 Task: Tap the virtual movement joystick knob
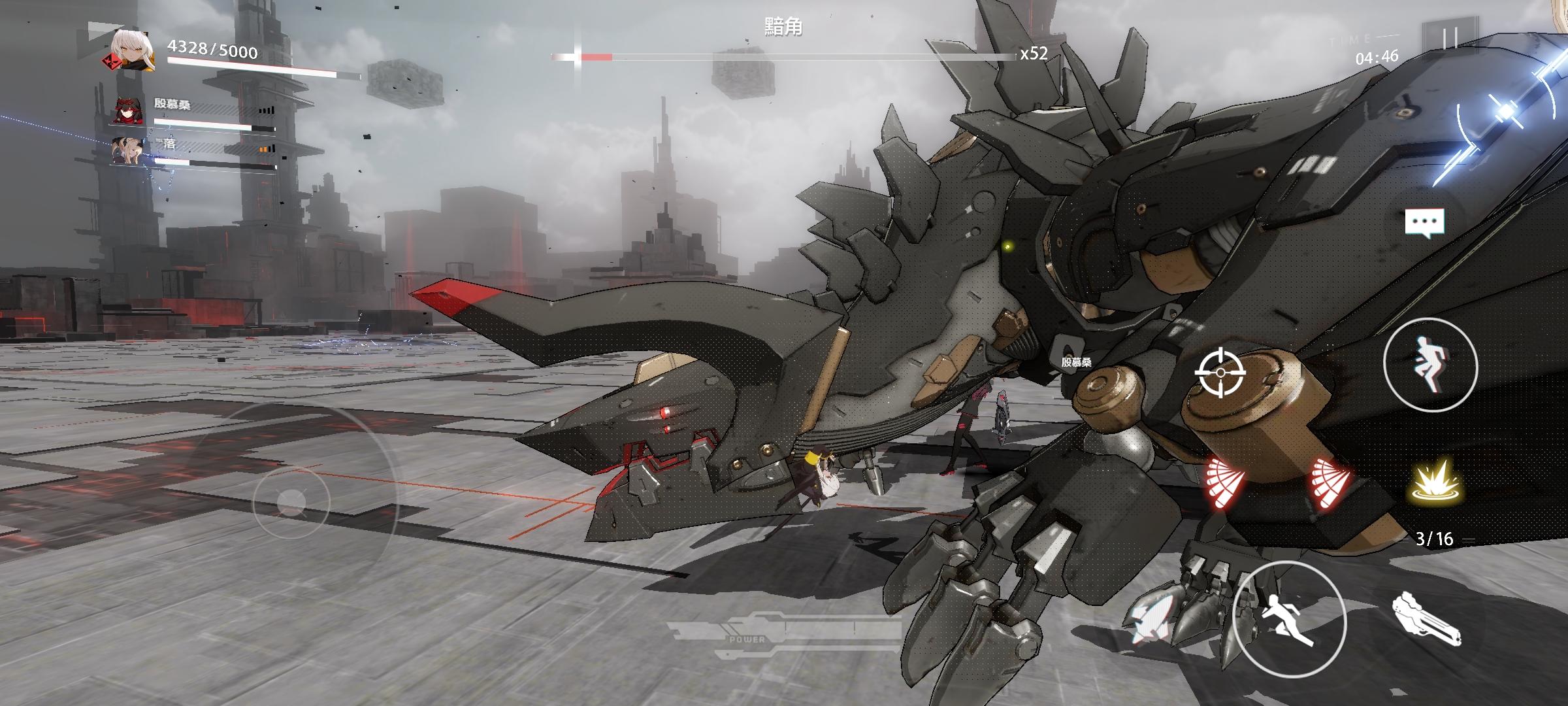click(x=291, y=502)
